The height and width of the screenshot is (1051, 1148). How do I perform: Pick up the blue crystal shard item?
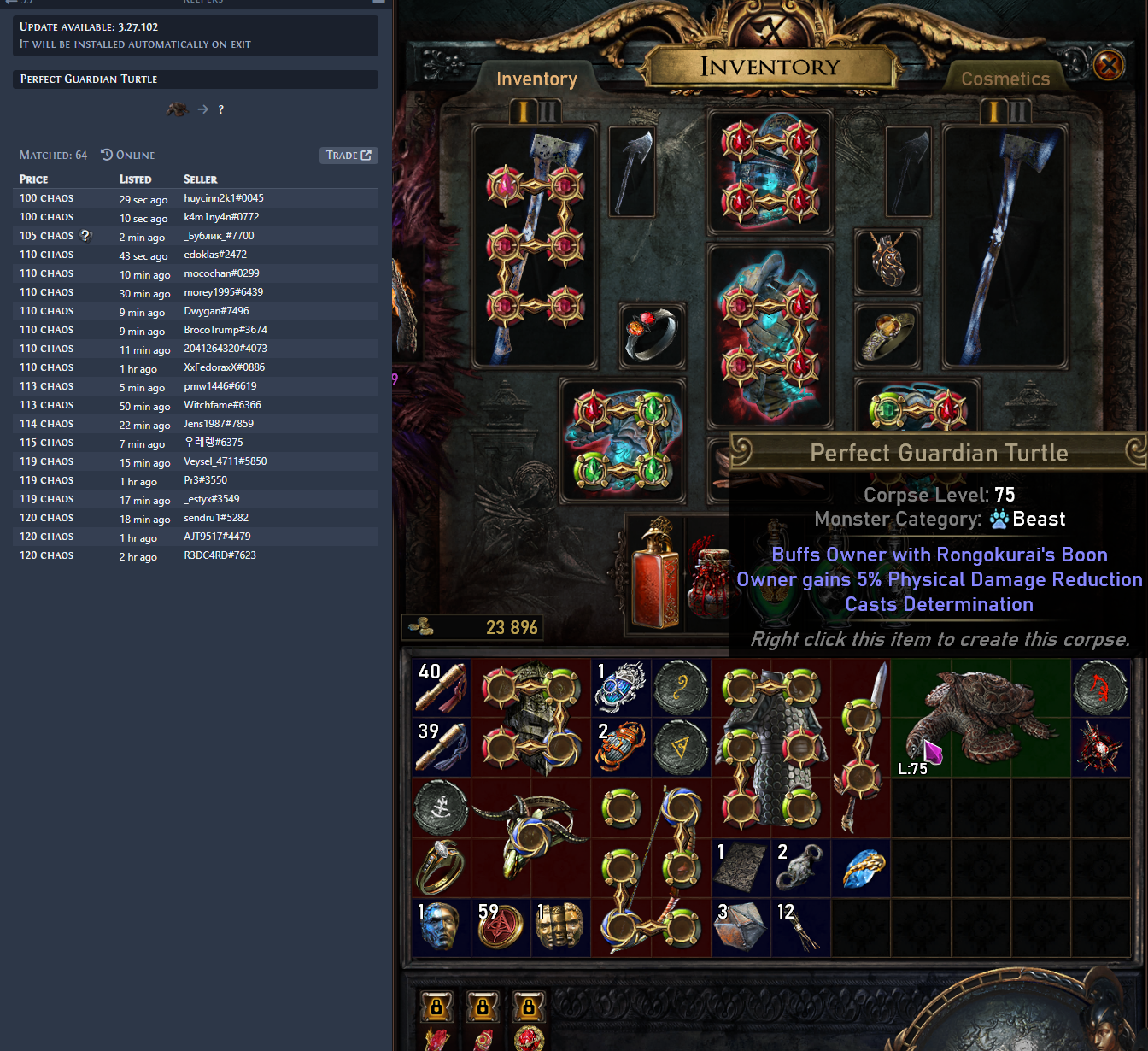[861, 866]
